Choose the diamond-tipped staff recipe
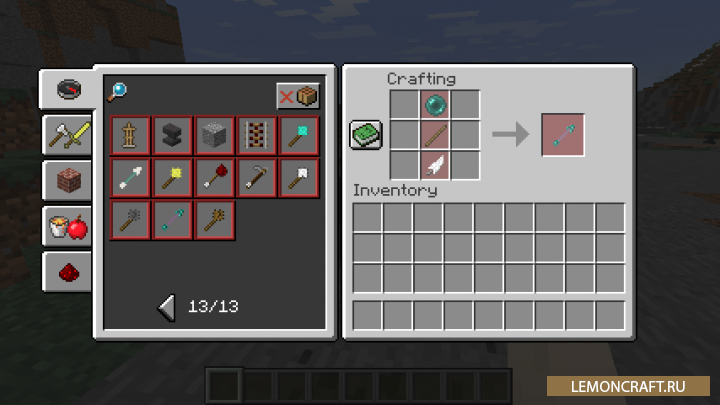The height and width of the screenshot is (405, 720). [298, 135]
